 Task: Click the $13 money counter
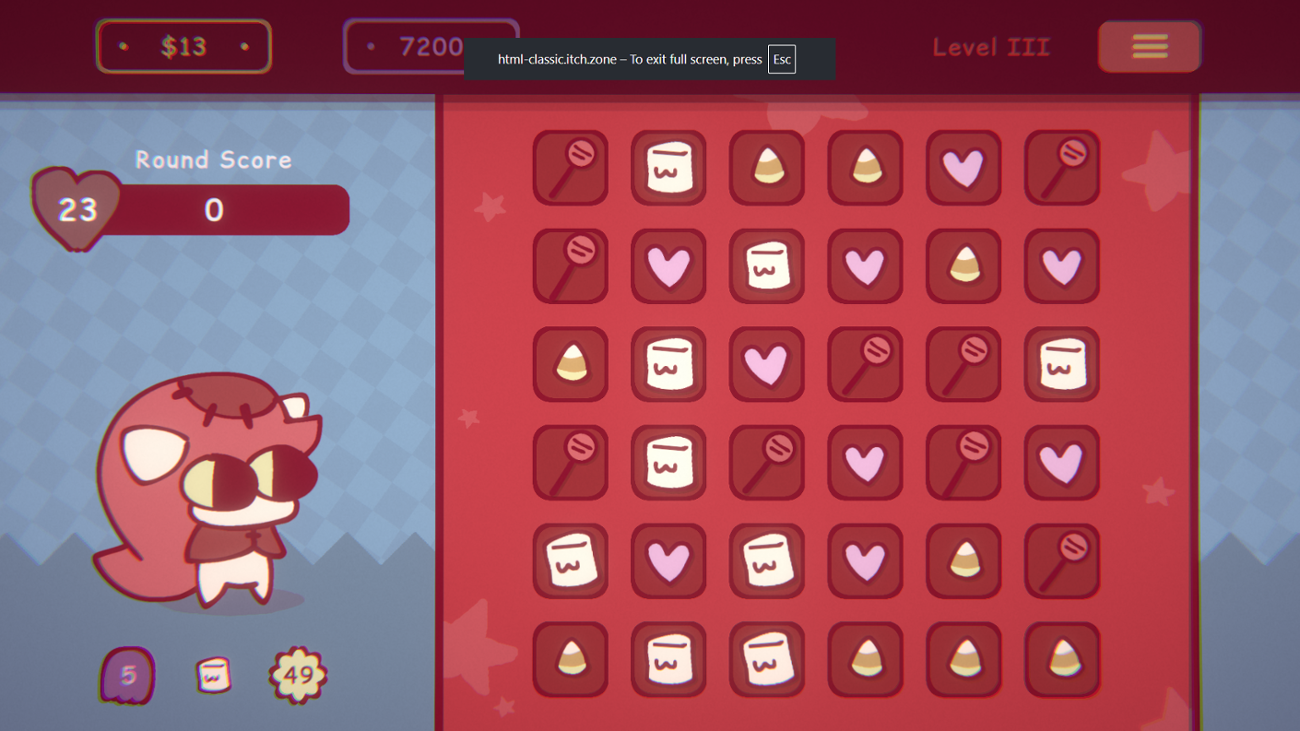183,46
